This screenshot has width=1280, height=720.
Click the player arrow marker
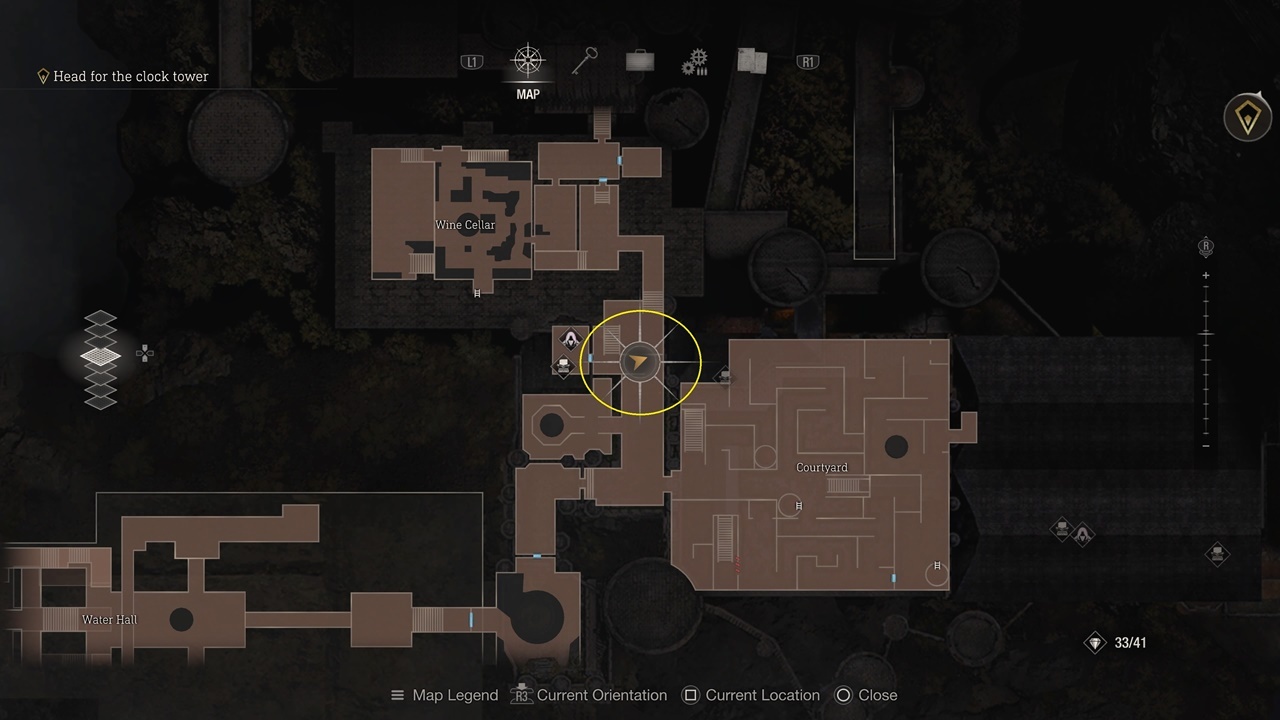[x=639, y=362]
